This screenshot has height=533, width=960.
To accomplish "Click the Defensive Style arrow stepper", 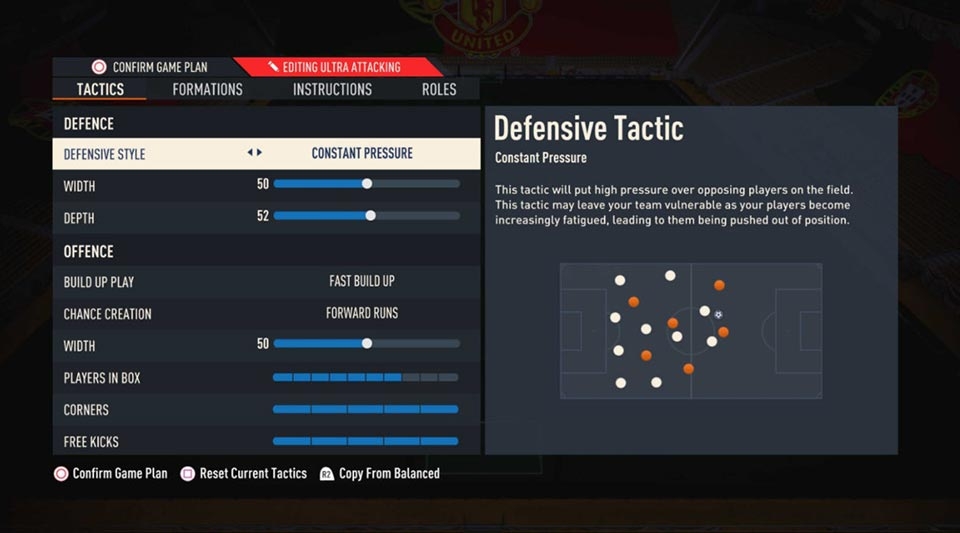I will coord(255,153).
